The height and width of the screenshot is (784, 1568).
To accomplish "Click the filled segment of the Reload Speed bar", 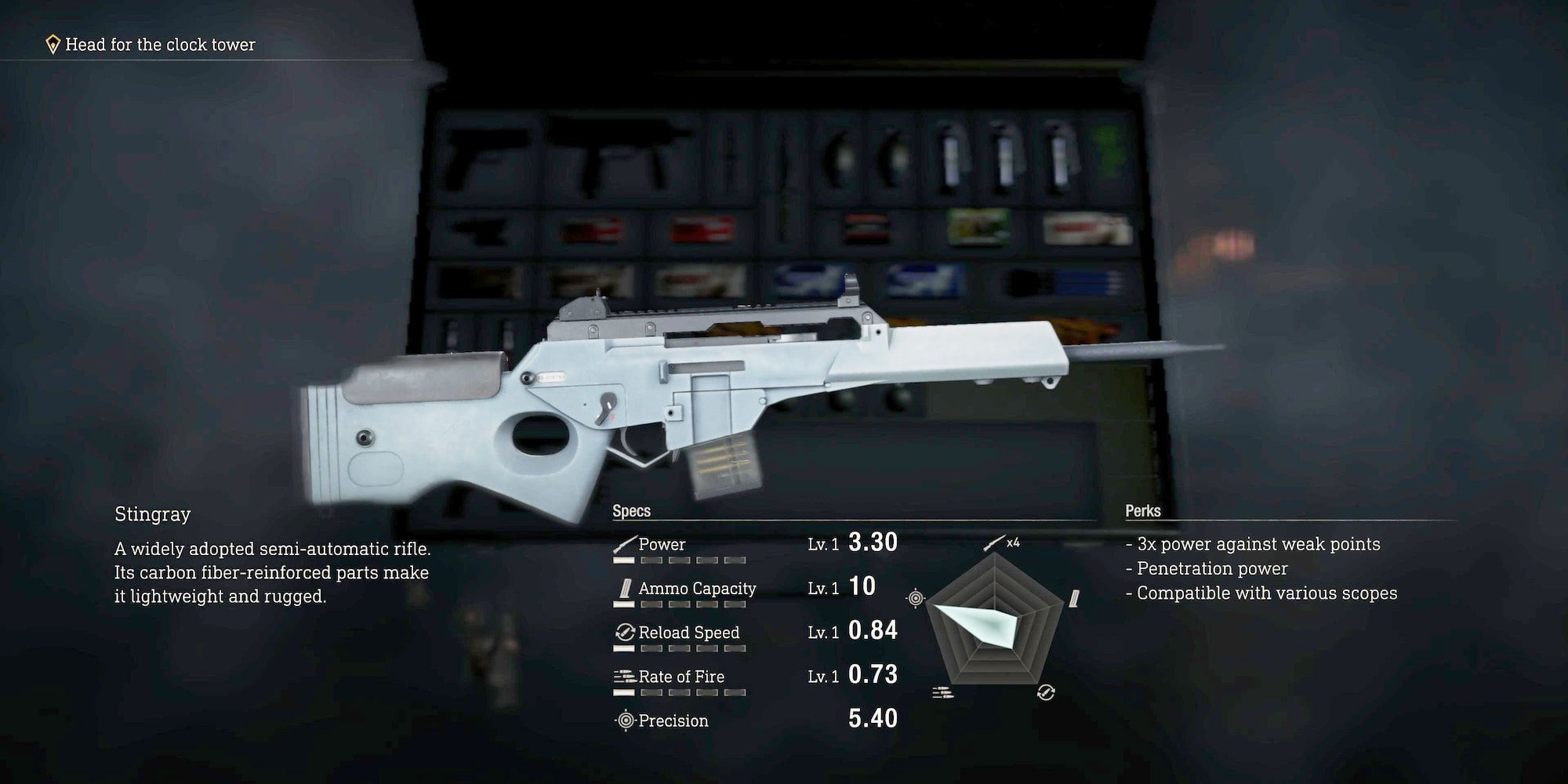I will (x=622, y=650).
